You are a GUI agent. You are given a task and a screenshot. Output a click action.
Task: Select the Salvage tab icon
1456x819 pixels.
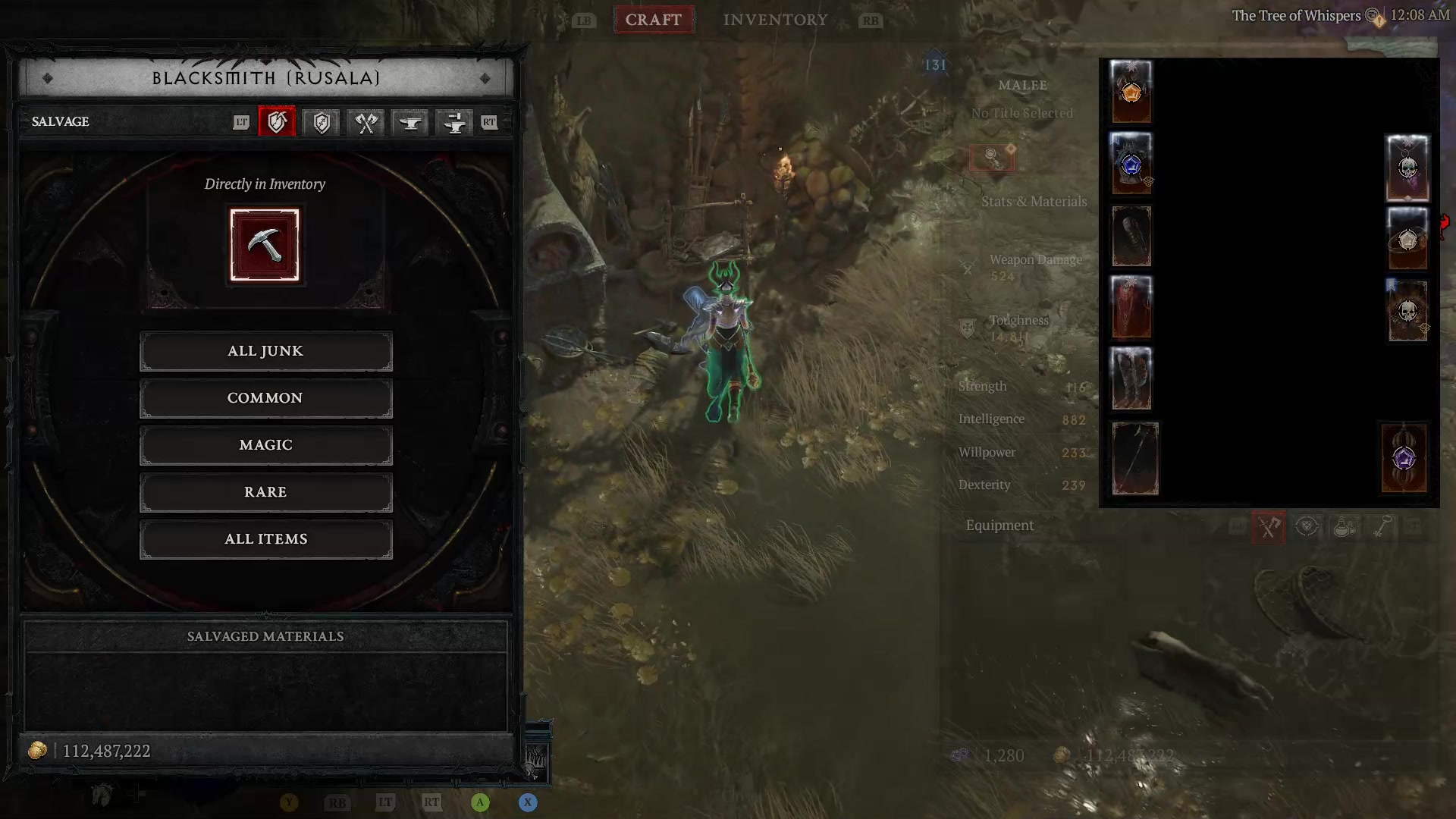pyautogui.click(x=277, y=122)
